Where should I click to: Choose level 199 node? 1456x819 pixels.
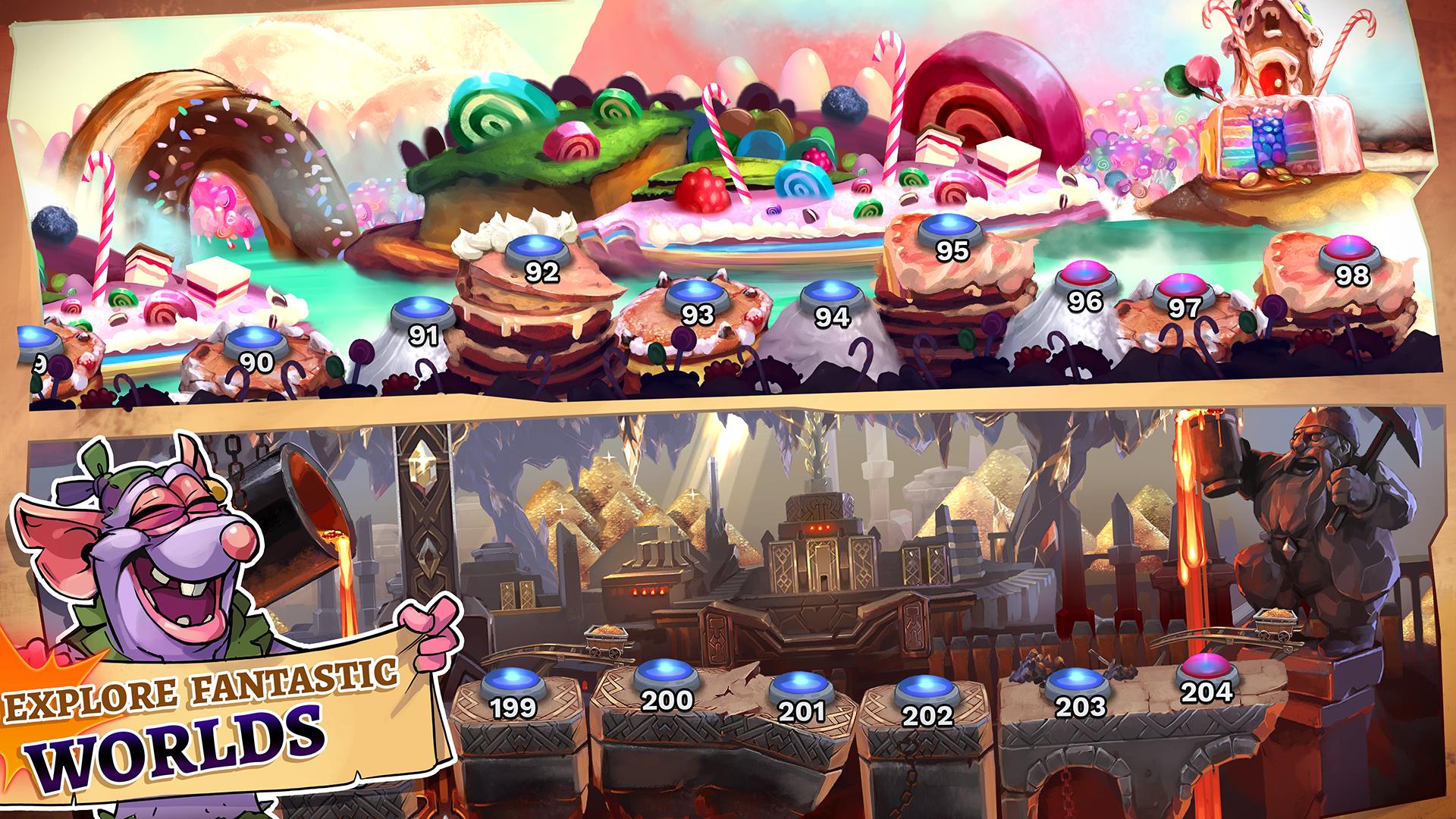[513, 688]
